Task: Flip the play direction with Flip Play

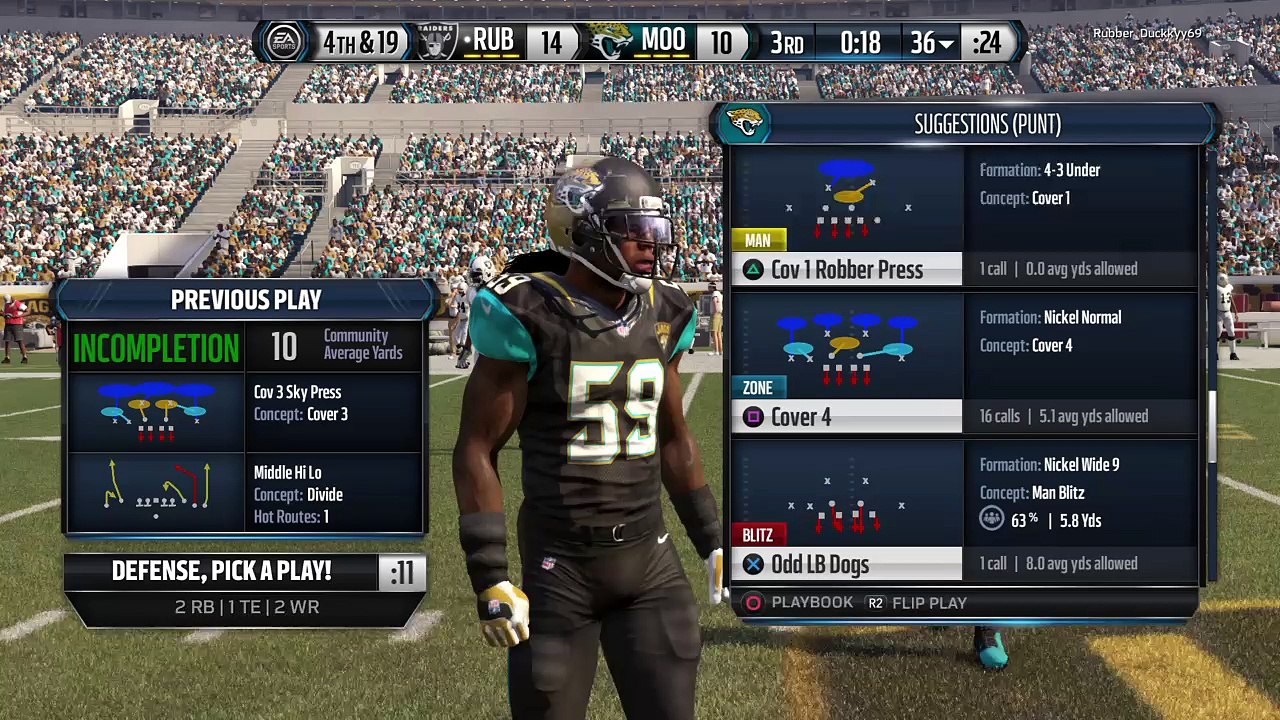Action: coord(917,603)
